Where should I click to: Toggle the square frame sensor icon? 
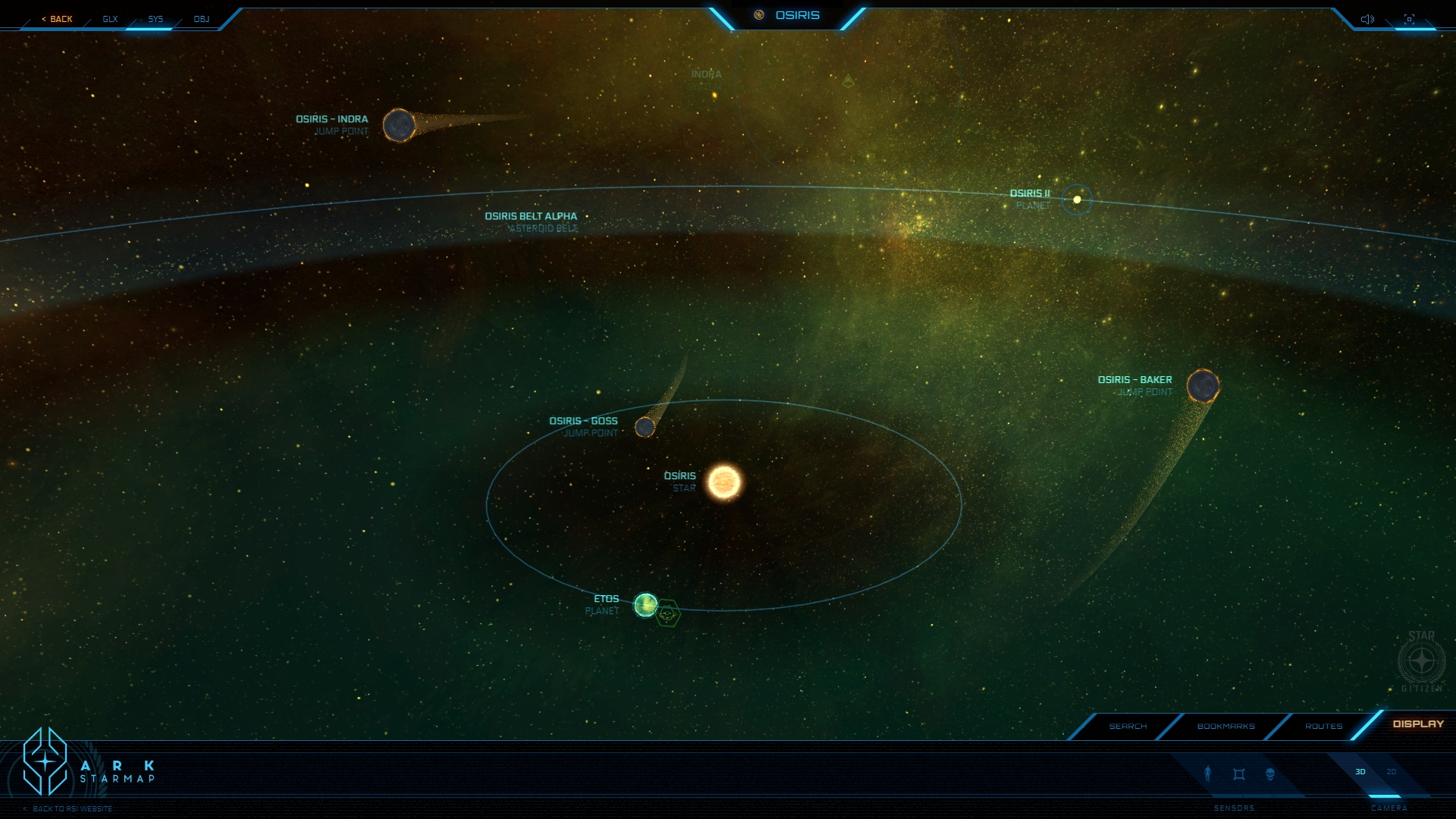click(1239, 774)
